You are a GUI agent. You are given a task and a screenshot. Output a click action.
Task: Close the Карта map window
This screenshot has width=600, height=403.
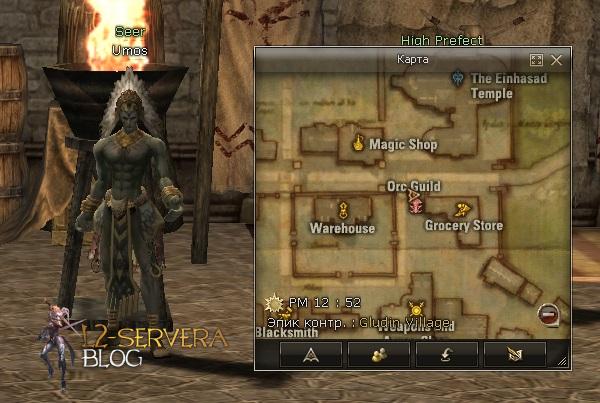(557, 60)
